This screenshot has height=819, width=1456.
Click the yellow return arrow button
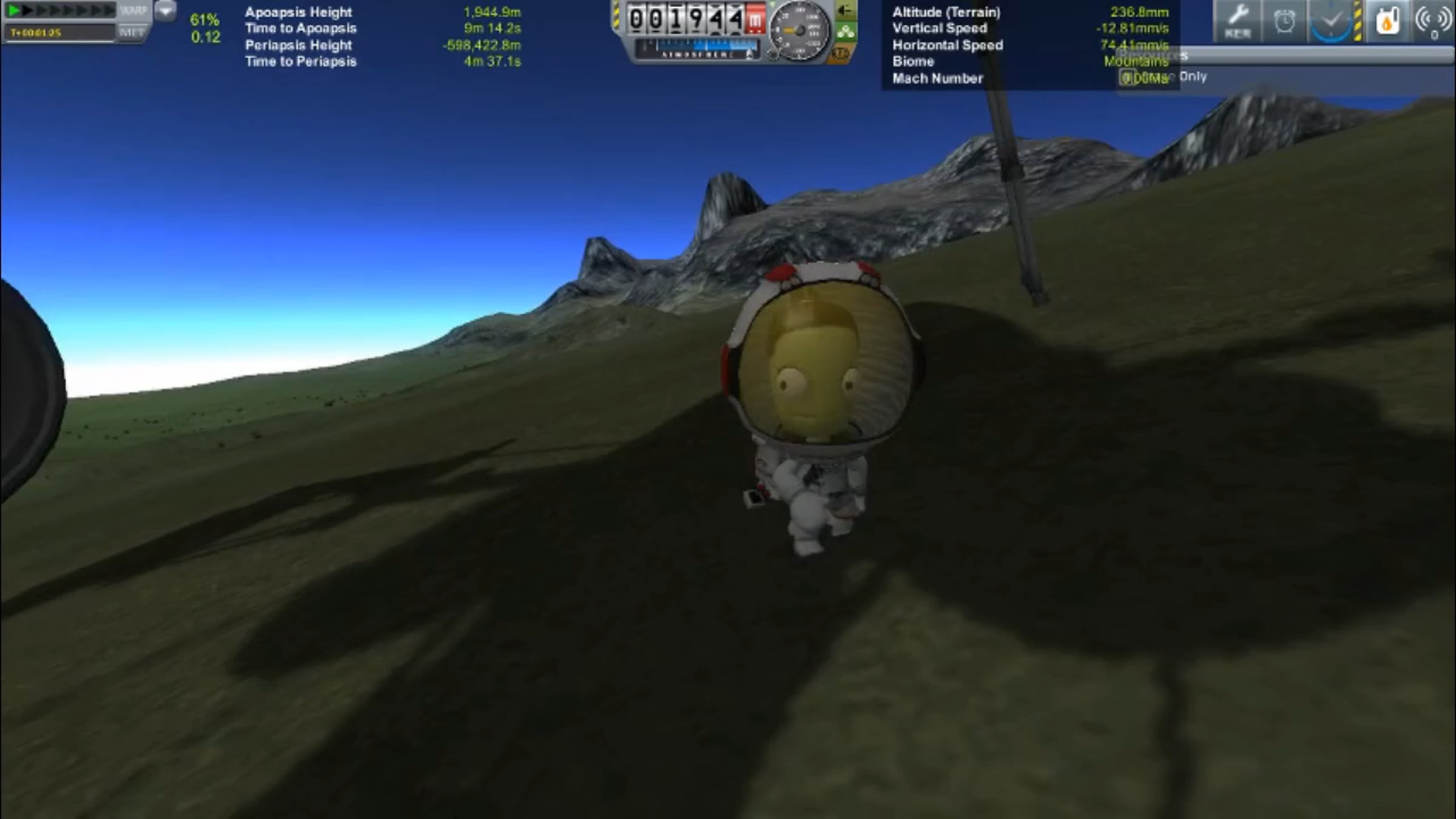tap(845, 10)
